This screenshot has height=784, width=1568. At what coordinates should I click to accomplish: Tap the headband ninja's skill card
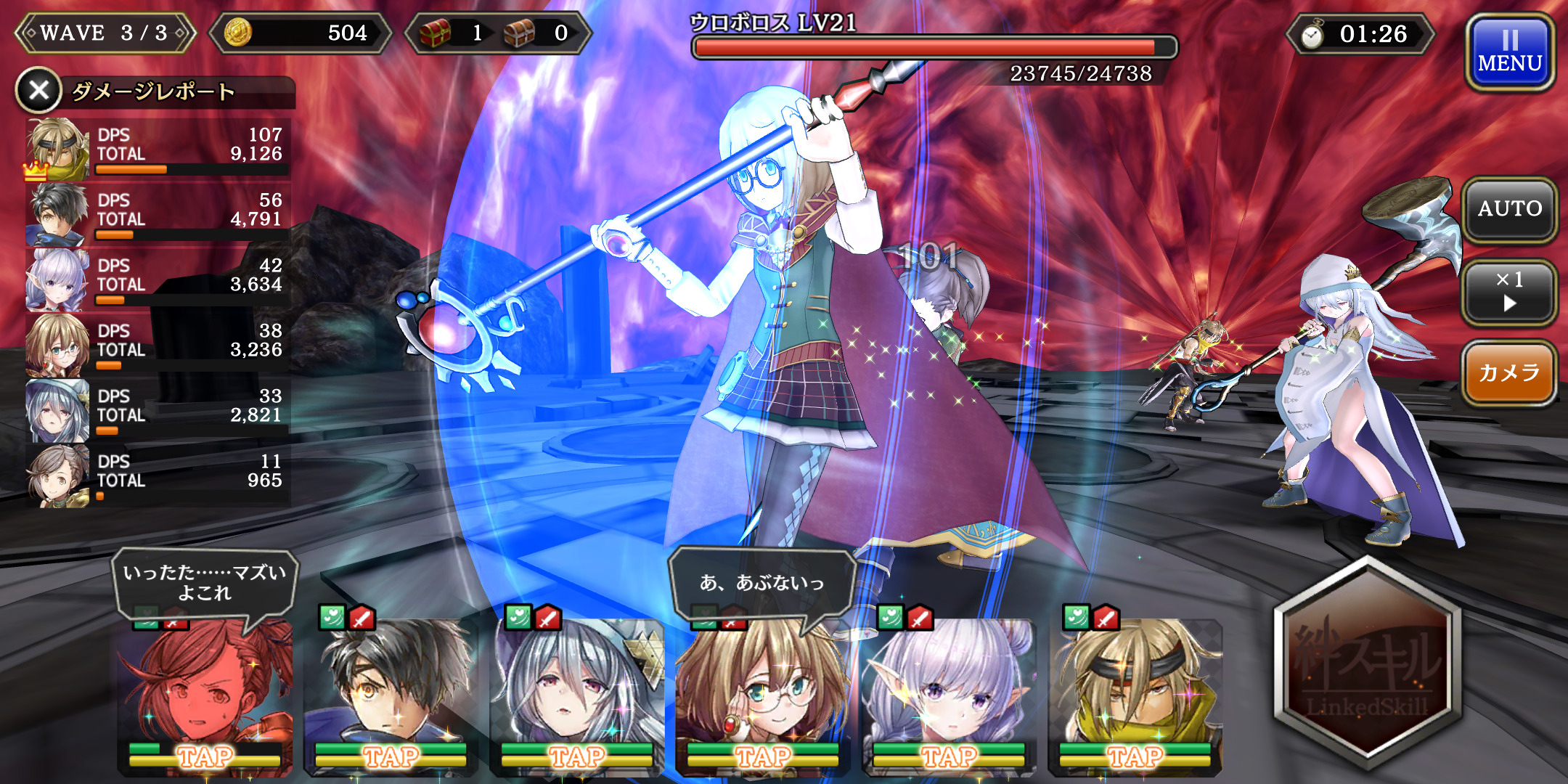(1135, 697)
